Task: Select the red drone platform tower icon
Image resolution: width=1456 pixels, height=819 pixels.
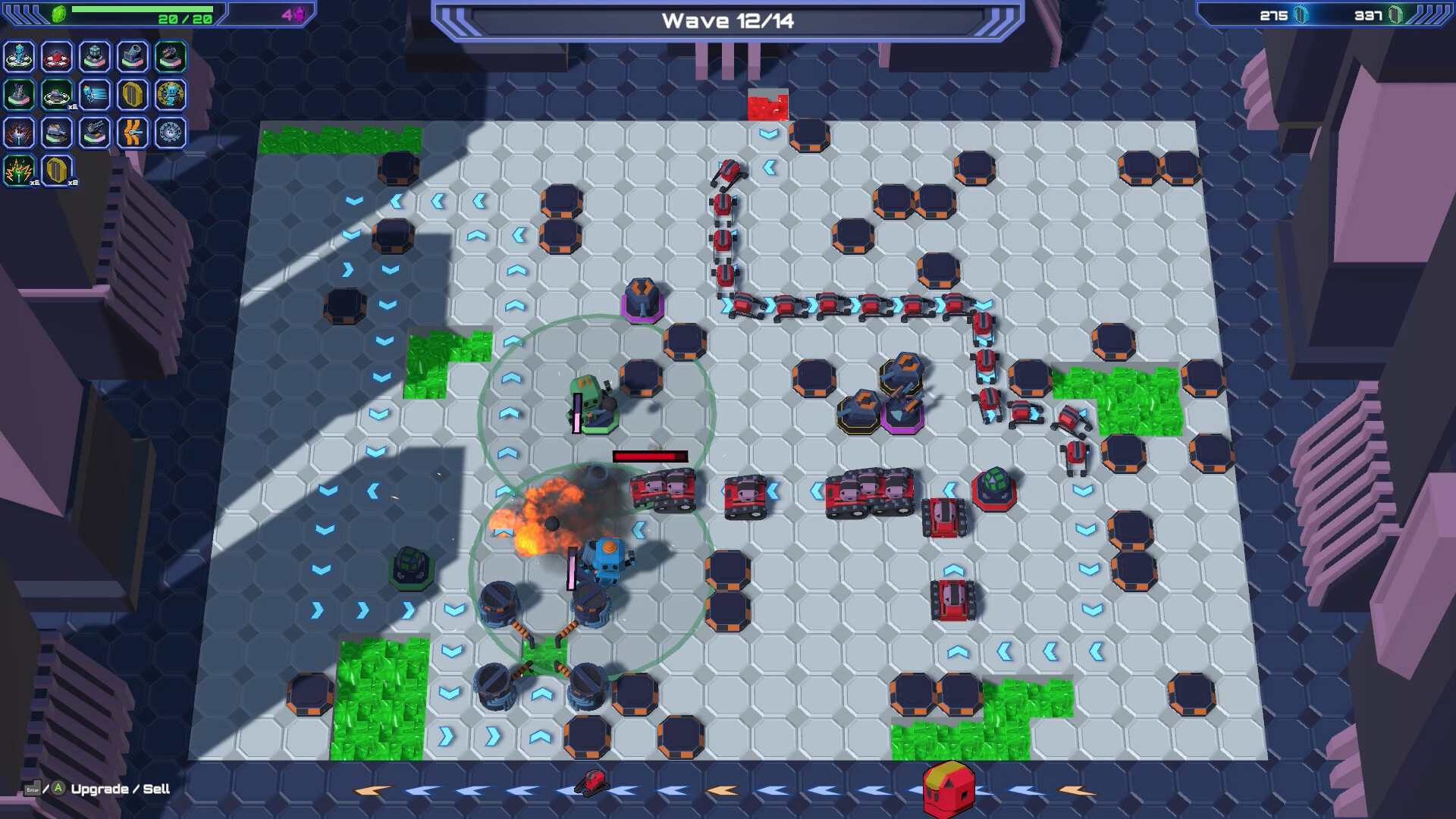Action: point(56,56)
